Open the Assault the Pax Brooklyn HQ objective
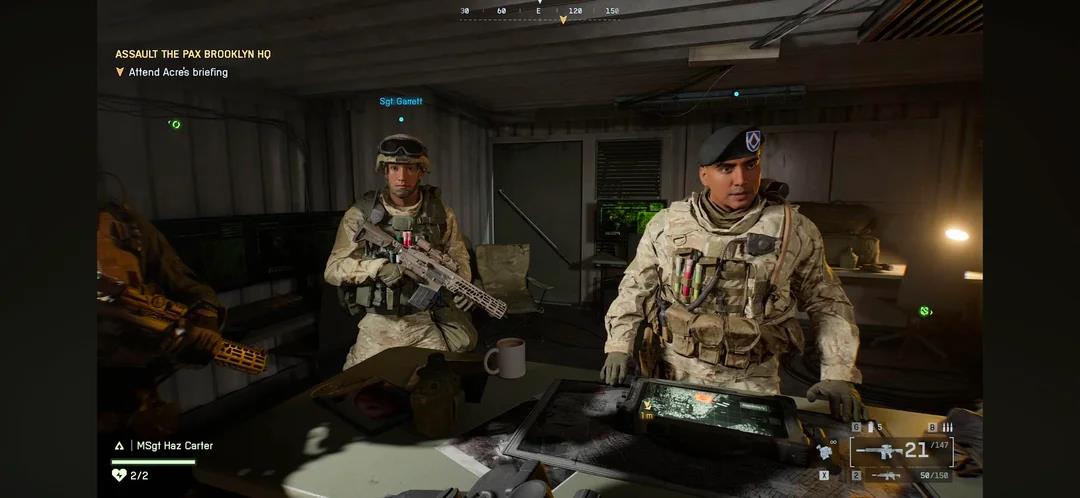This screenshot has width=1080, height=498. (192, 54)
